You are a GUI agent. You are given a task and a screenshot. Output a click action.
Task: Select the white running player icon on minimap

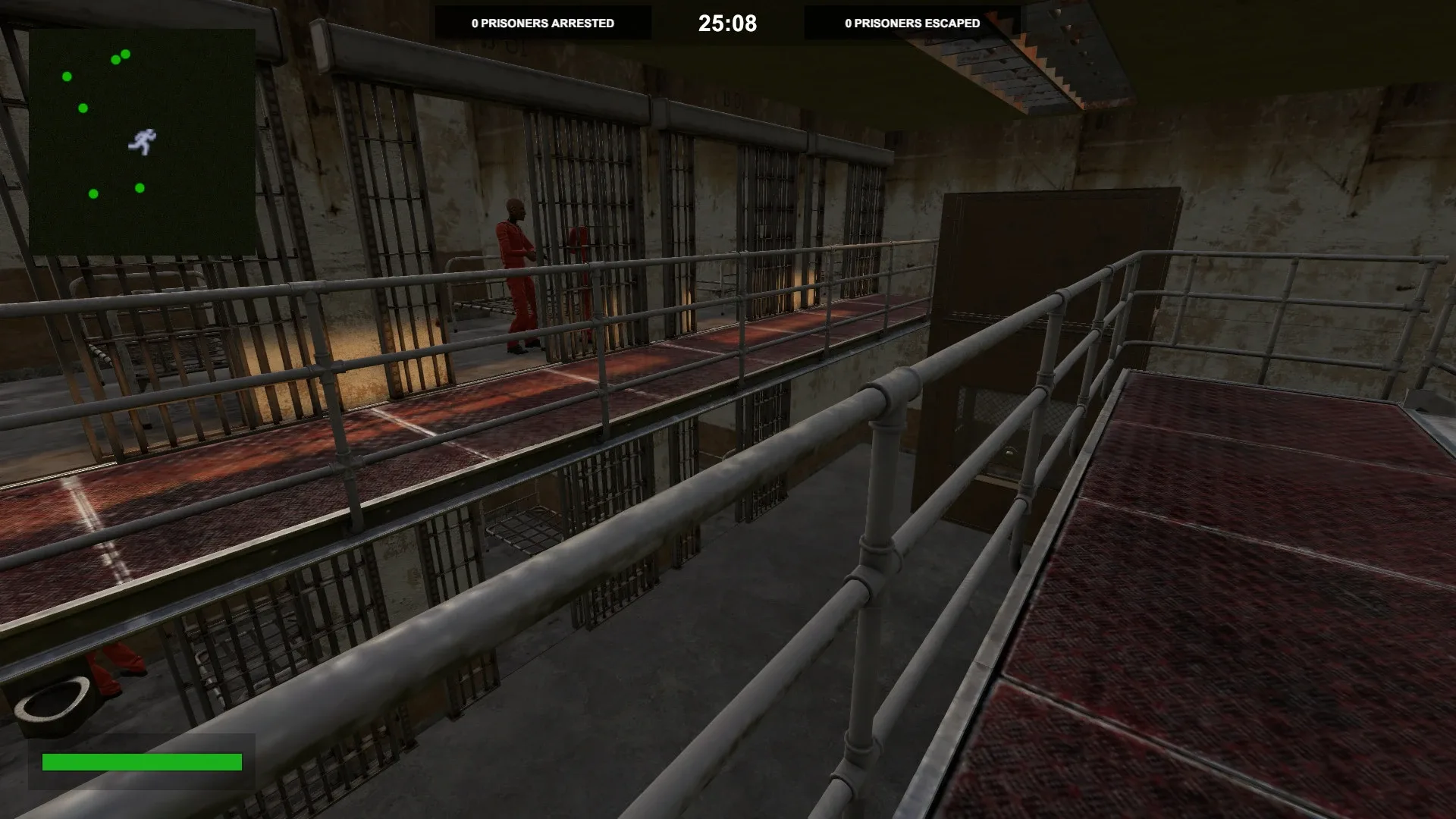tap(143, 142)
